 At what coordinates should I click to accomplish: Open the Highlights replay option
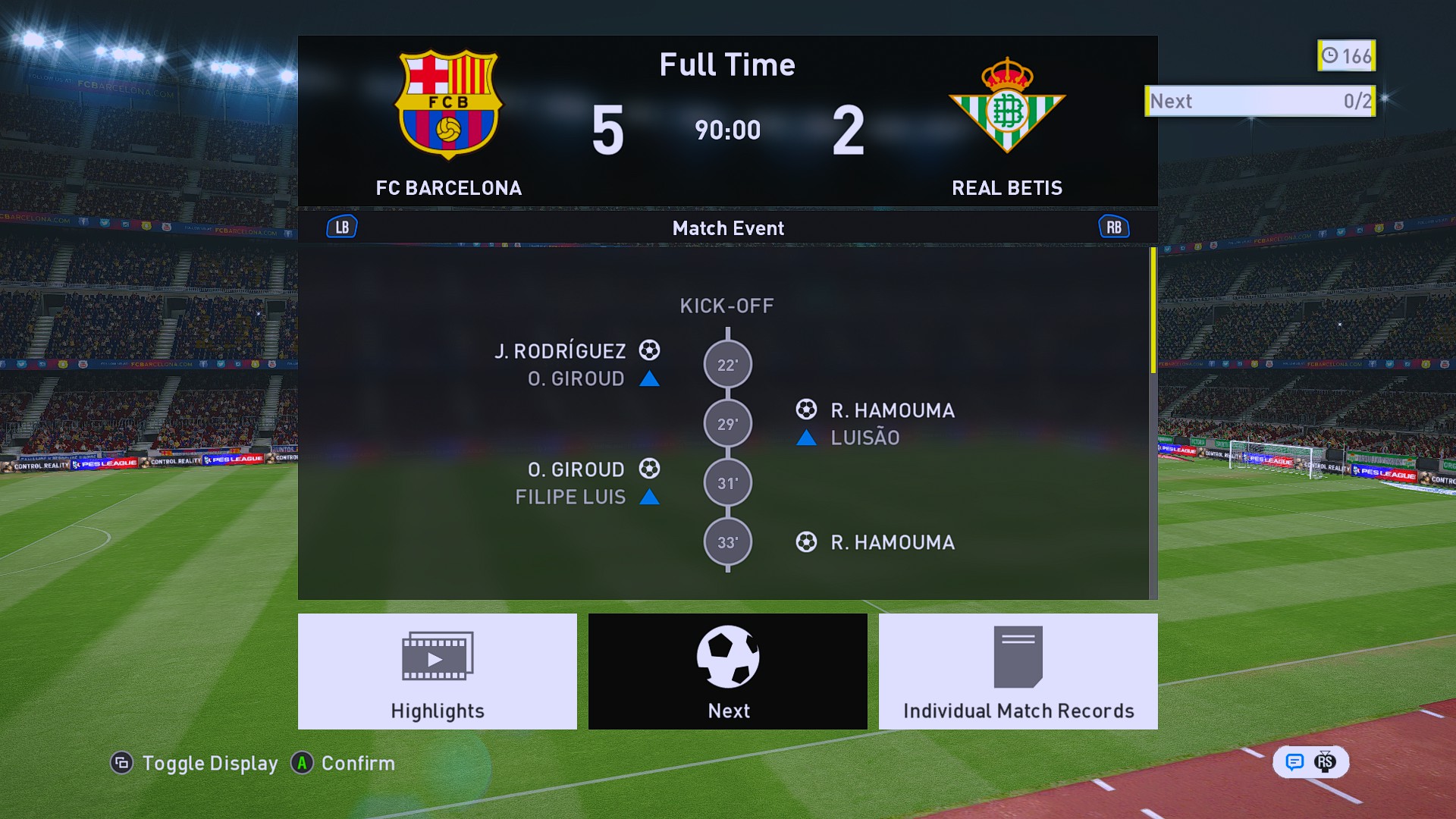click(437, 671)
